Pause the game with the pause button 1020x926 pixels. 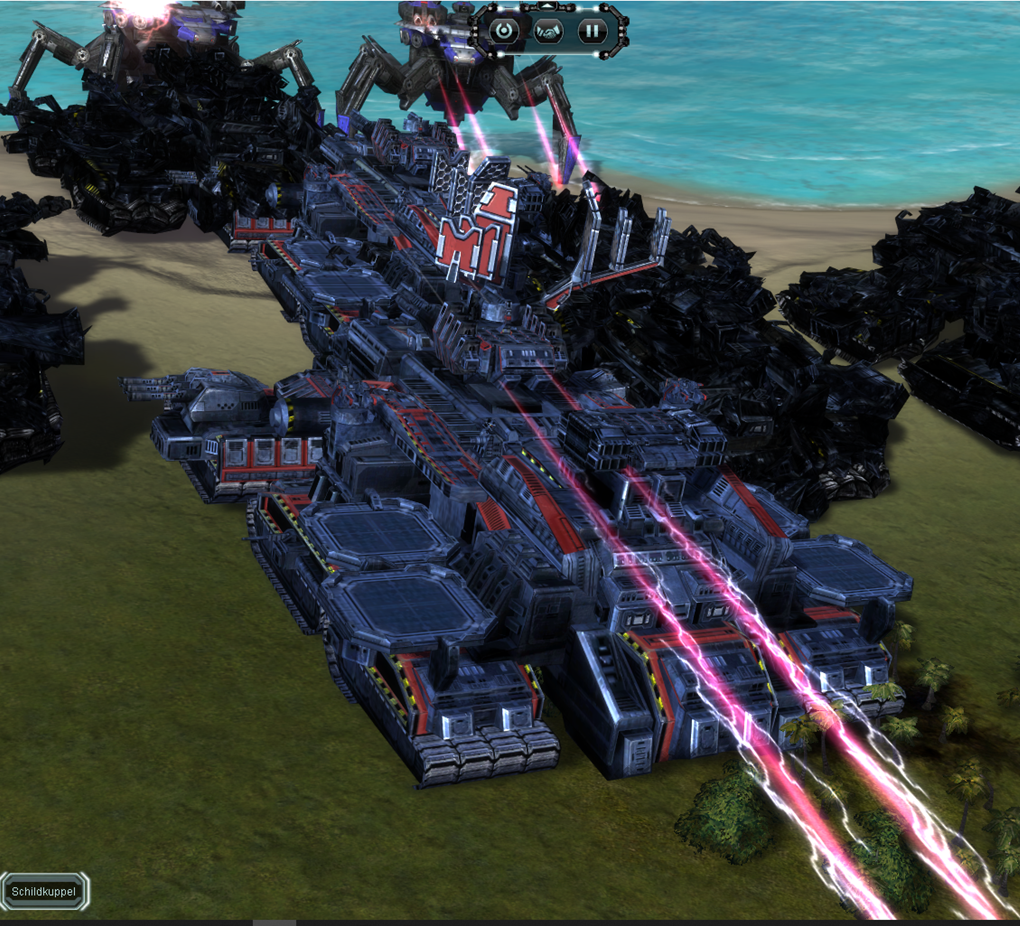(x=593, y=30)
